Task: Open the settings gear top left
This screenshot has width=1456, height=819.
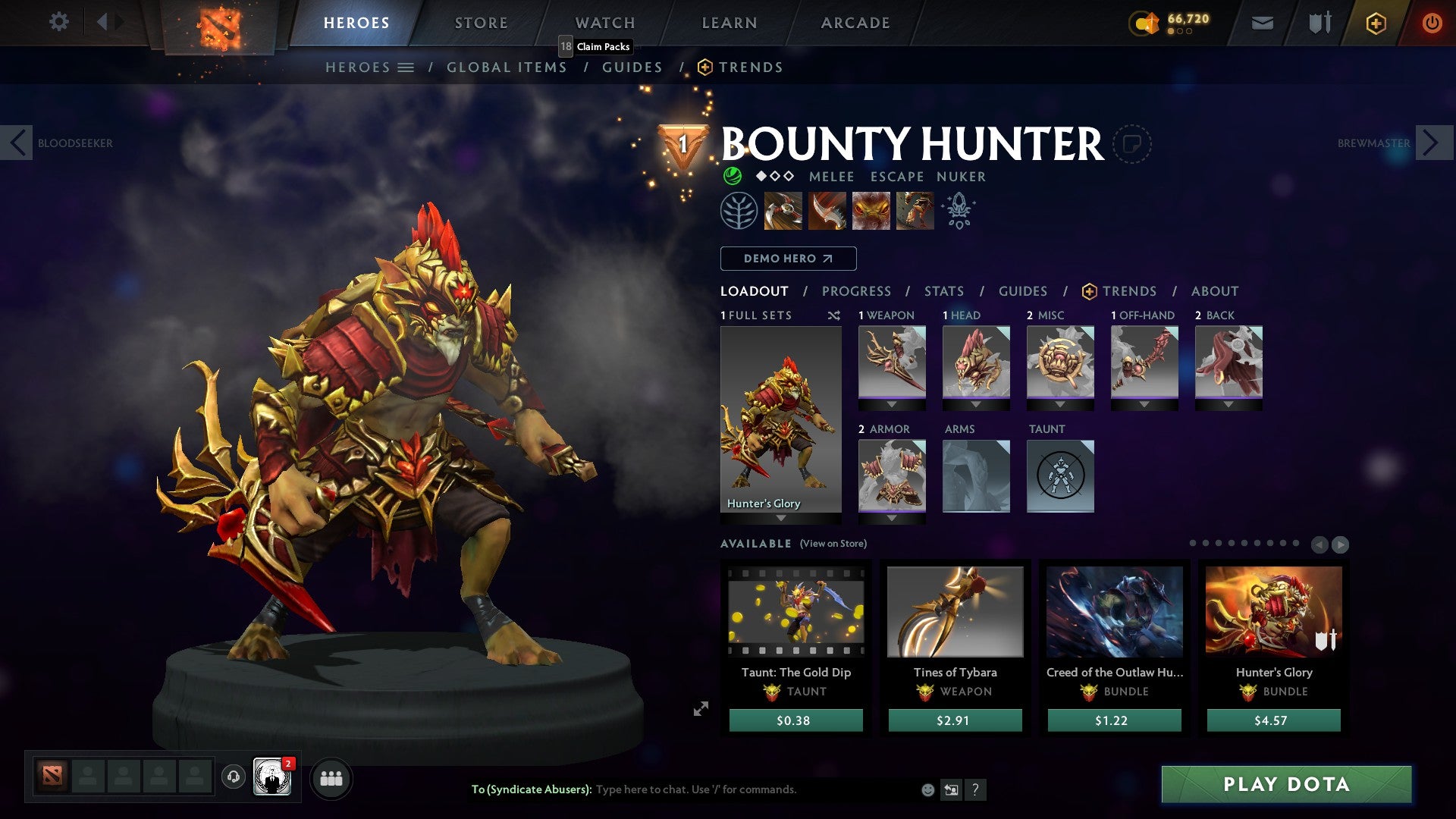Action: pyautogui.click(x=58, y=22)
